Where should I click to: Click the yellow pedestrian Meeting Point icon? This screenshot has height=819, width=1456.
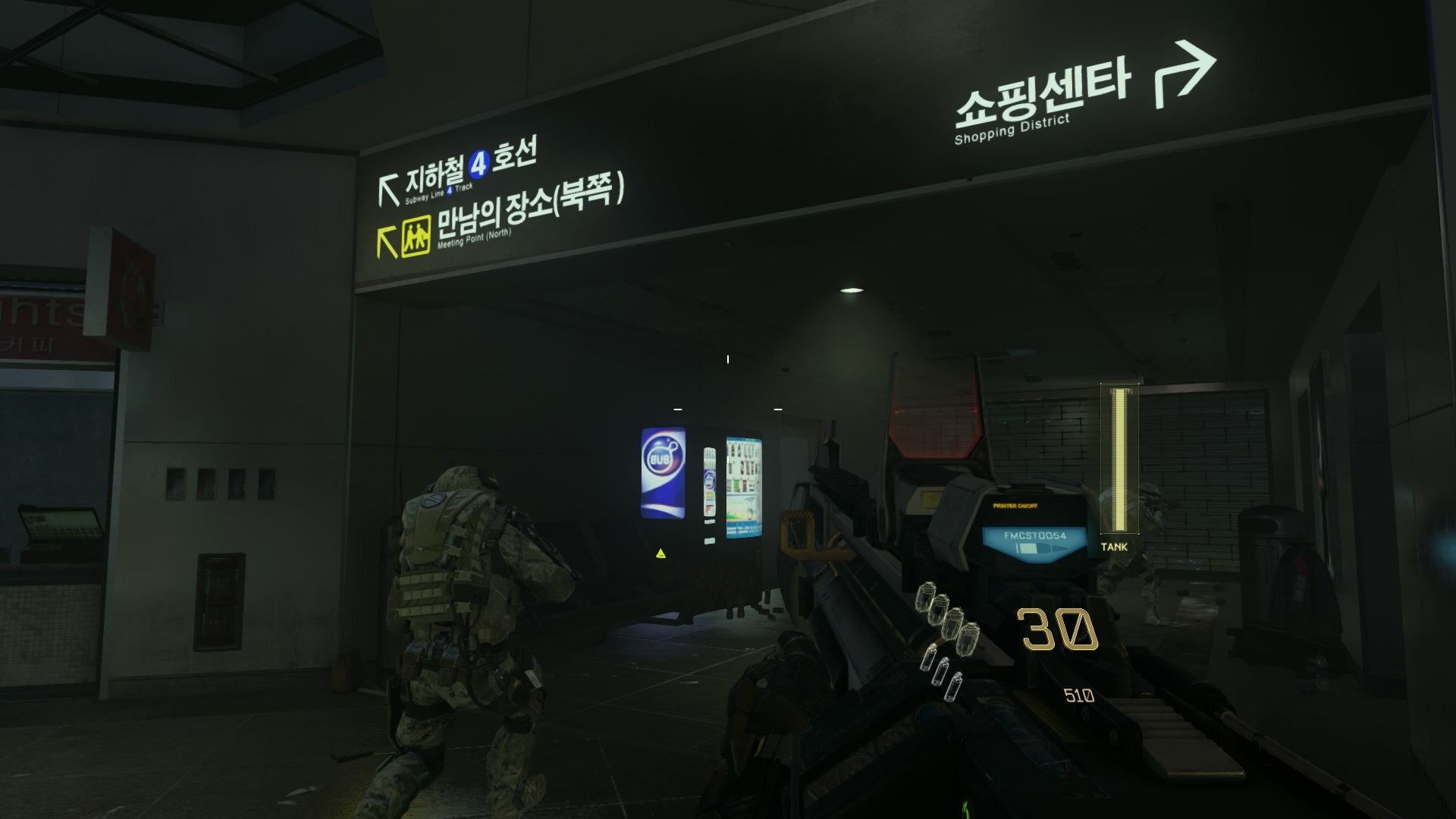point(416,237)
